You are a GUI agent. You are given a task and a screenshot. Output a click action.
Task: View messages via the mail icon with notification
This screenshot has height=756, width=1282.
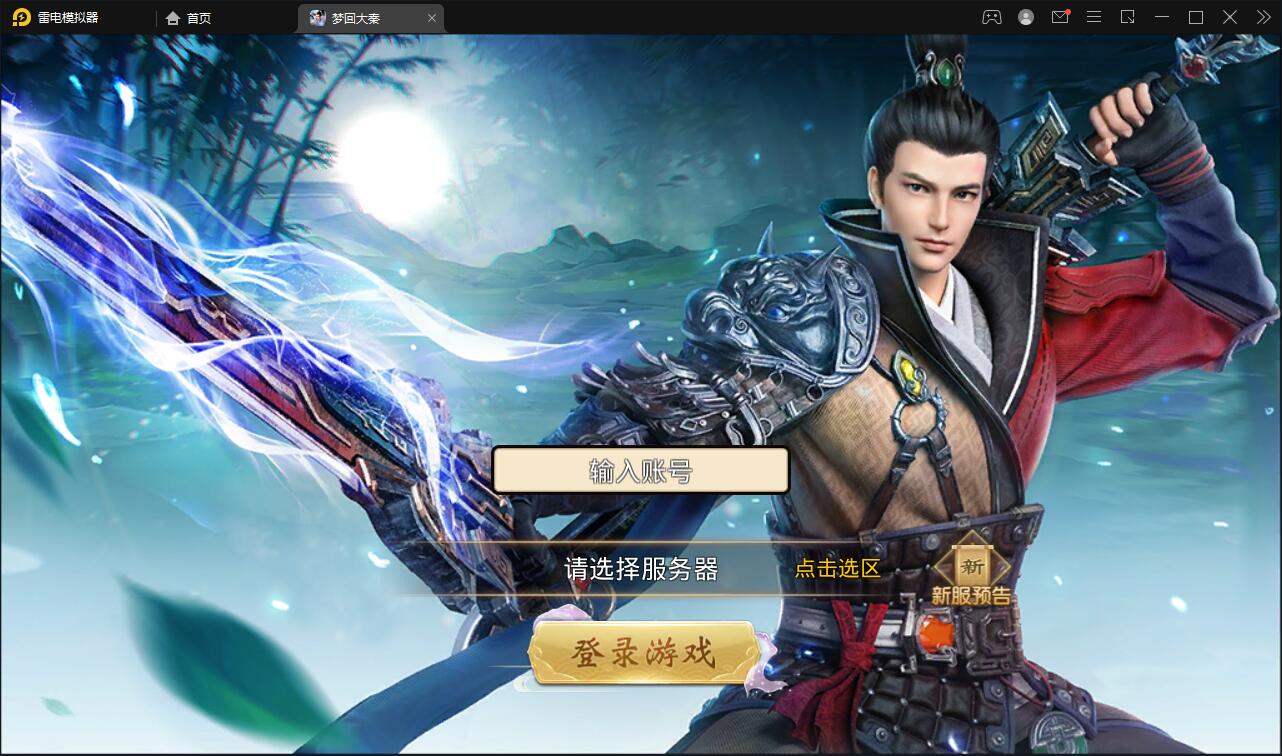[x=1060, y=17]
